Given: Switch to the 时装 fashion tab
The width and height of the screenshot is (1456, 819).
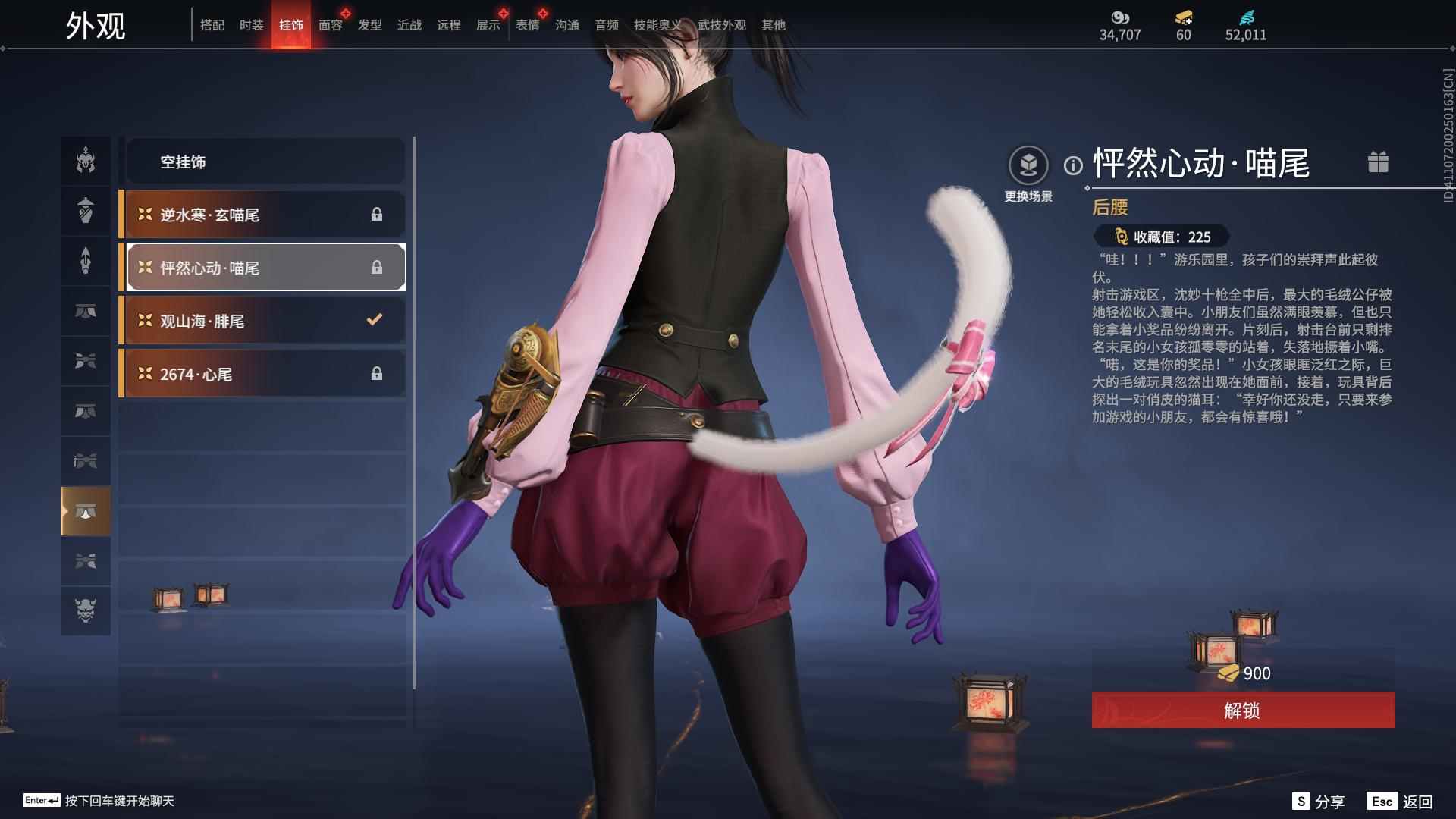Looking at the screenshot, I should point(251,24).
